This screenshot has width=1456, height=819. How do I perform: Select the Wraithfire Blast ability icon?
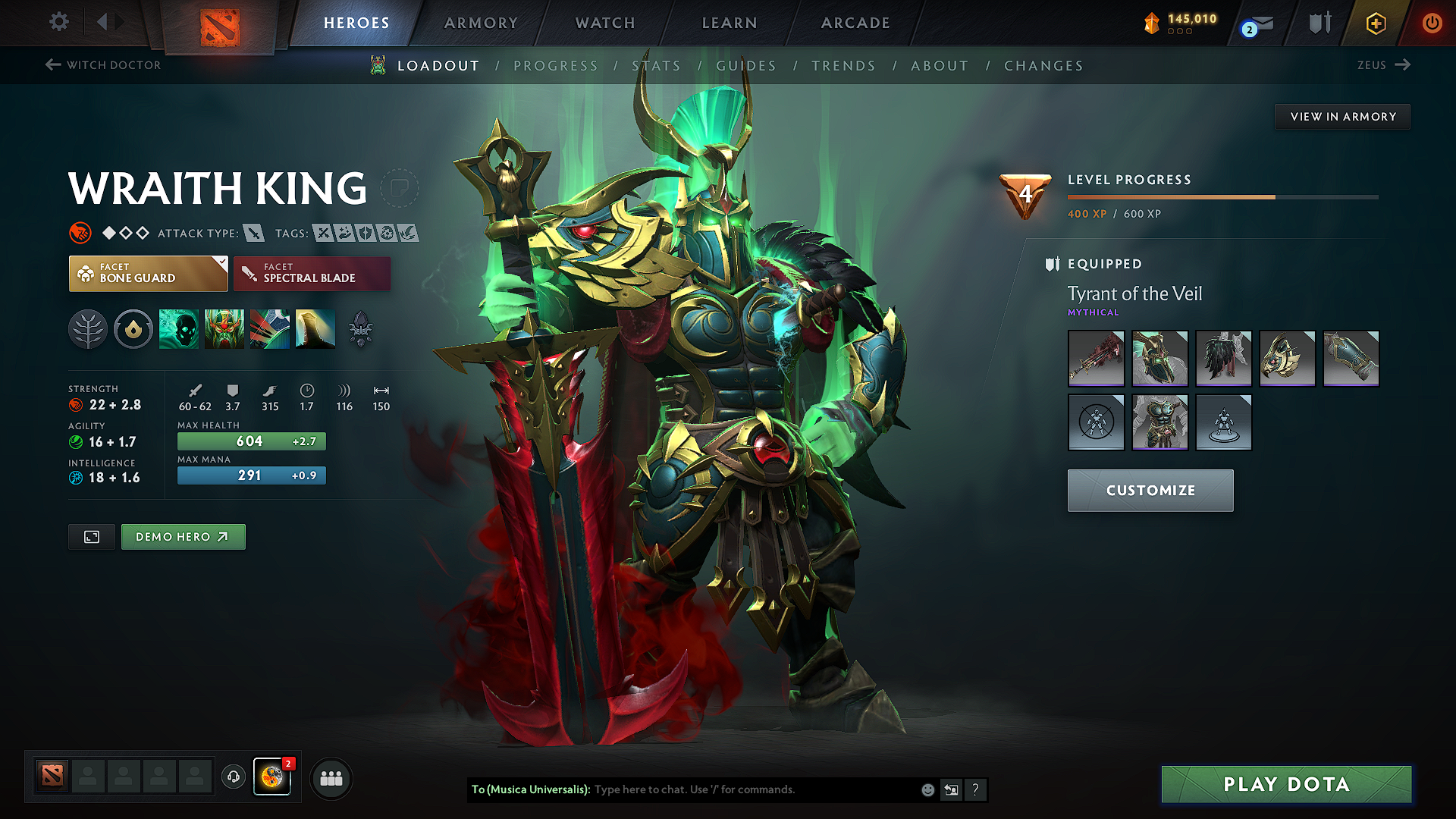(x=179, y=329)
